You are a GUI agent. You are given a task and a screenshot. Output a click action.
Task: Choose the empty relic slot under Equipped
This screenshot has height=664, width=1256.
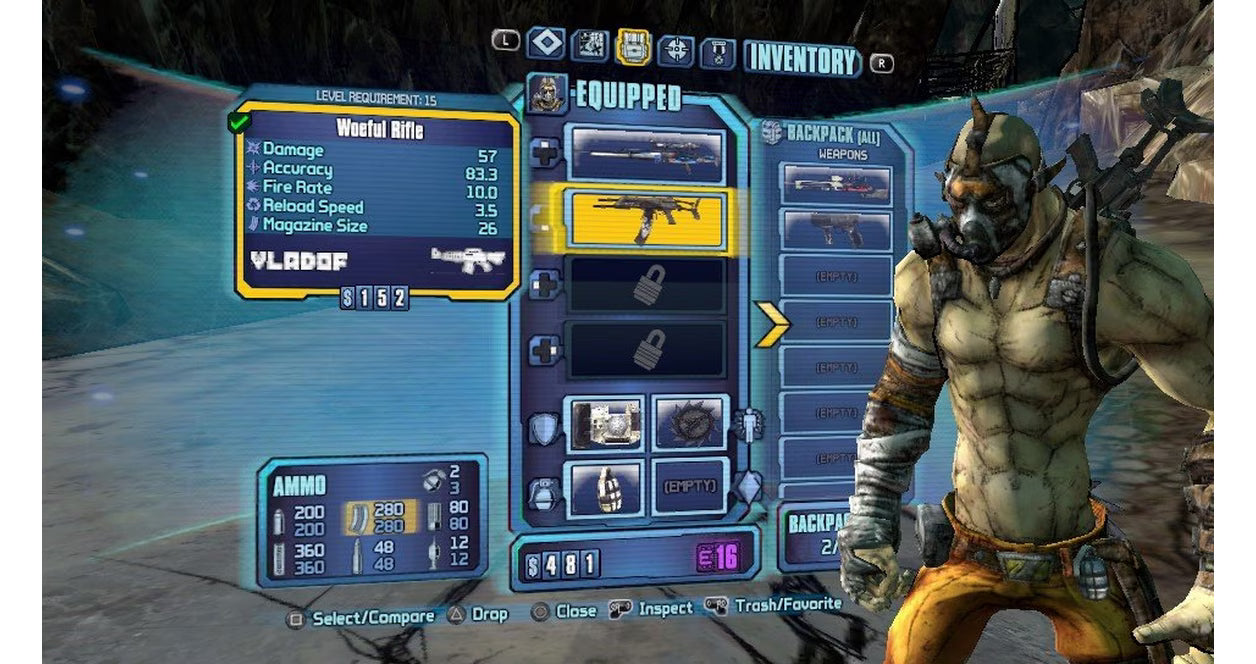point(690,487)
